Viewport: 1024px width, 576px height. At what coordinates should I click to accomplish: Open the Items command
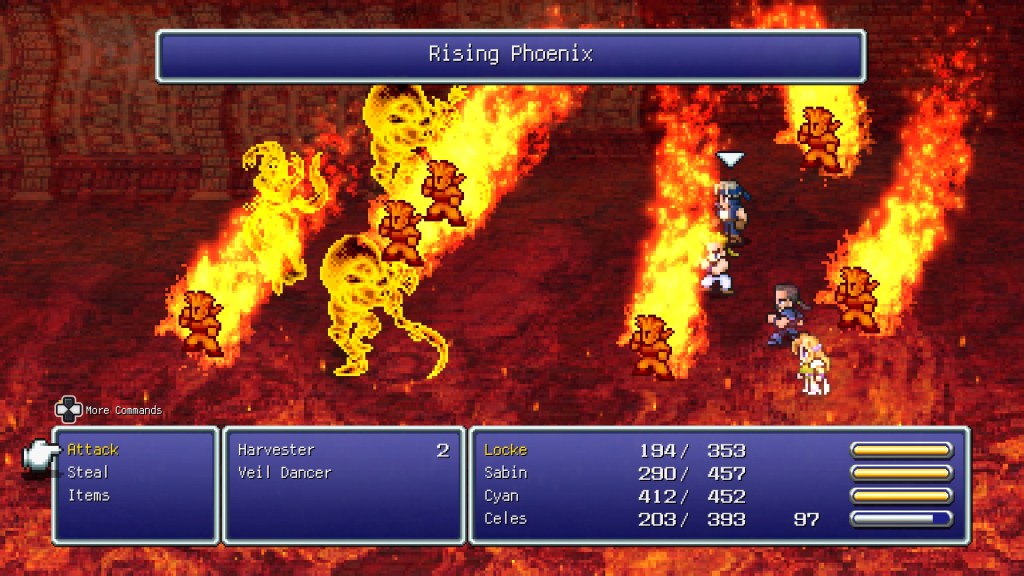[x=89, y=495]
